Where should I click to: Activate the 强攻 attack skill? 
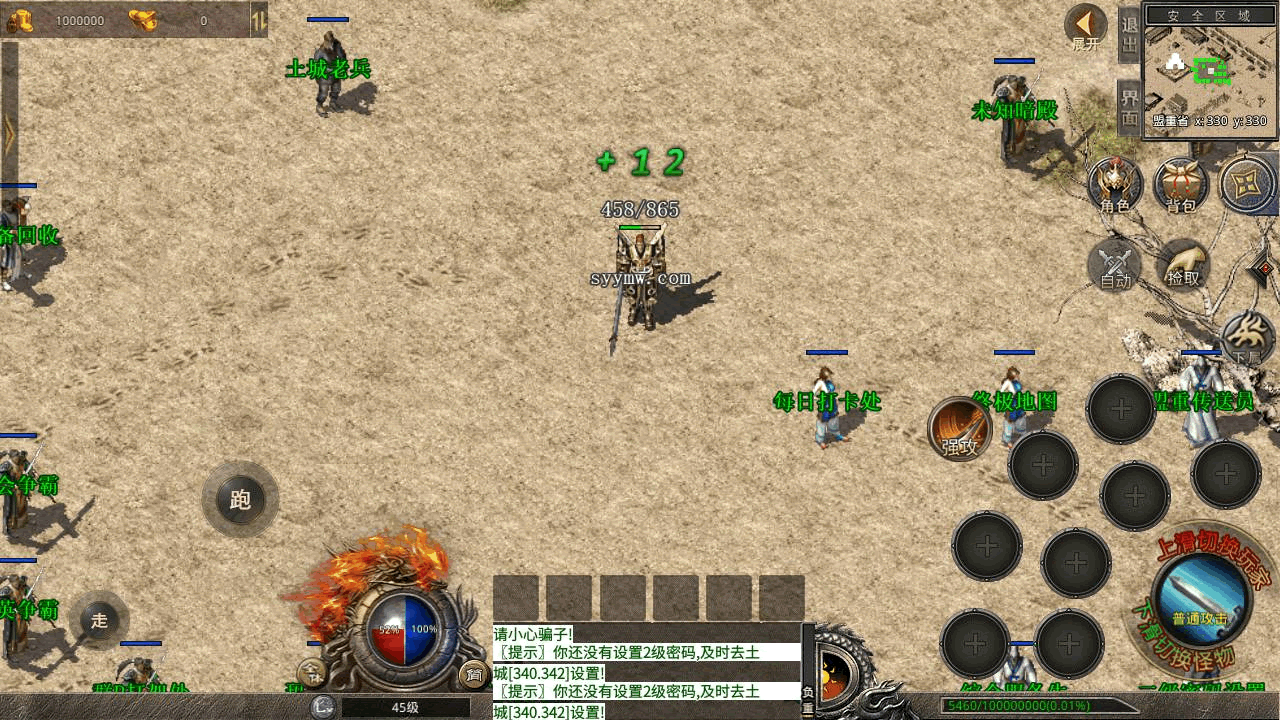pyautogui.click(x=960, y=430)
